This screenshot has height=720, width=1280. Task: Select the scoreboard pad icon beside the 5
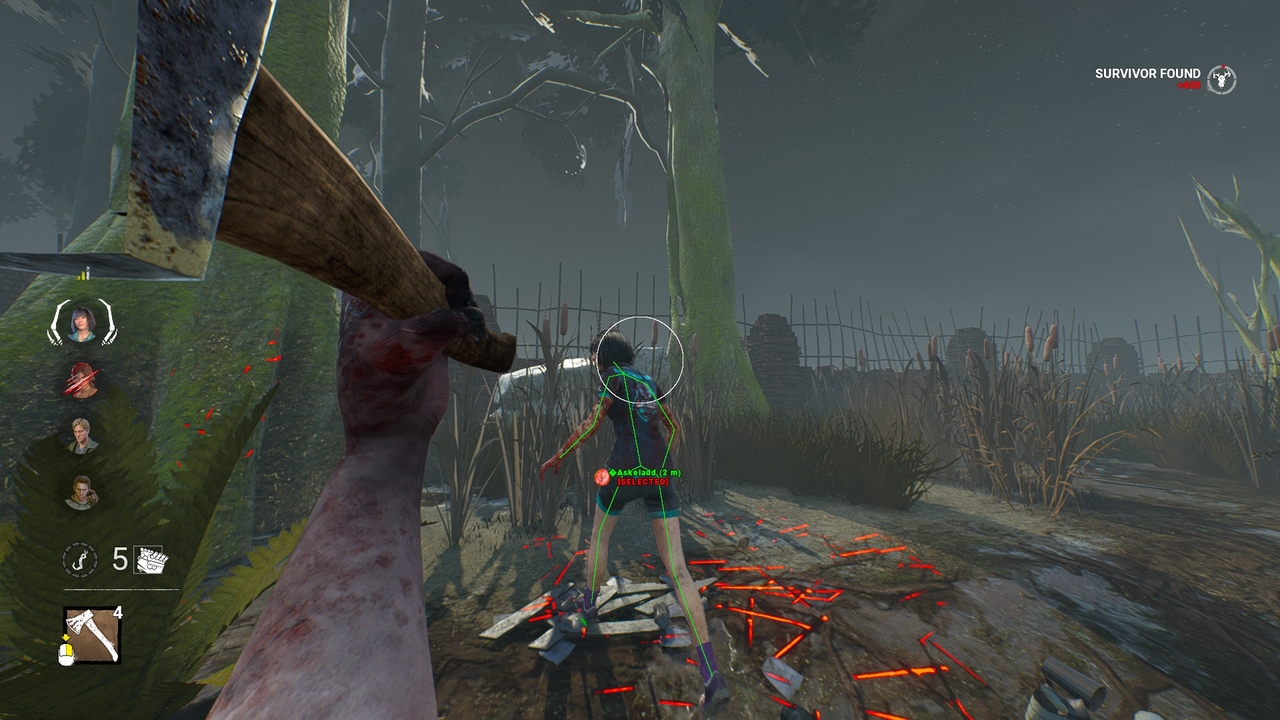150,557
